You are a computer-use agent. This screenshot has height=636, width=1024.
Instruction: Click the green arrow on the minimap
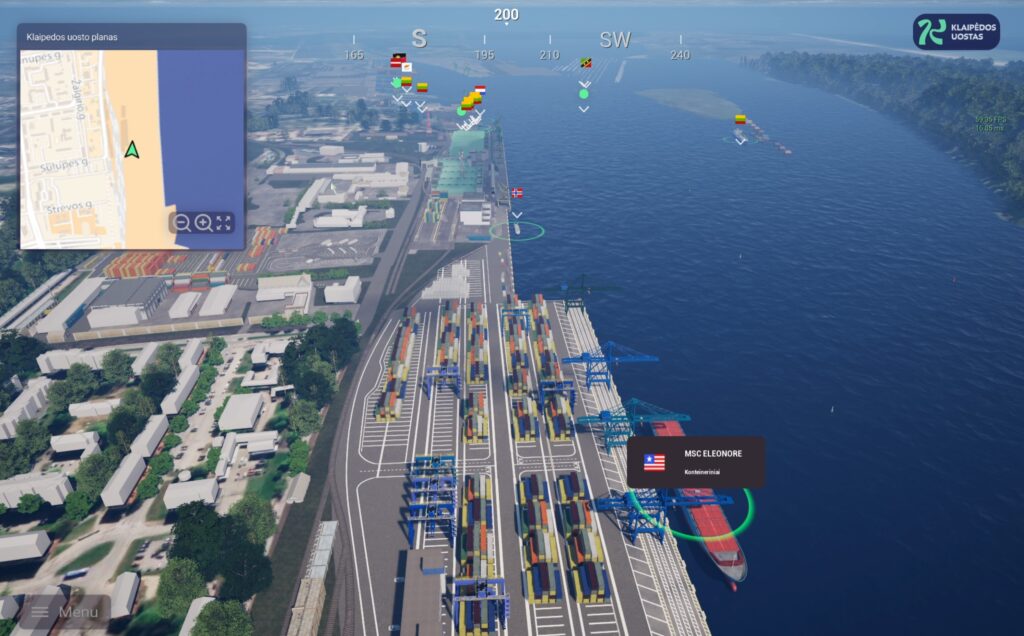coord(131,150)
